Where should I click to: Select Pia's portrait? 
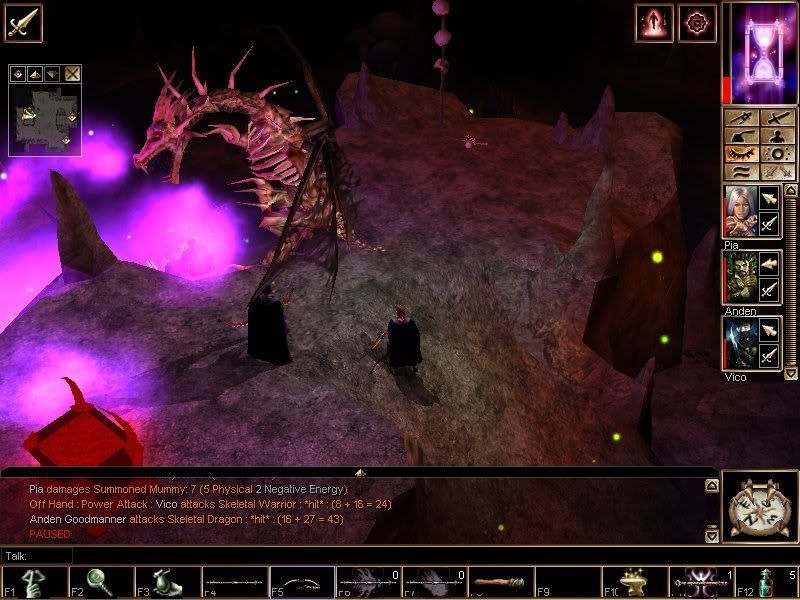[x=738, y=213]
